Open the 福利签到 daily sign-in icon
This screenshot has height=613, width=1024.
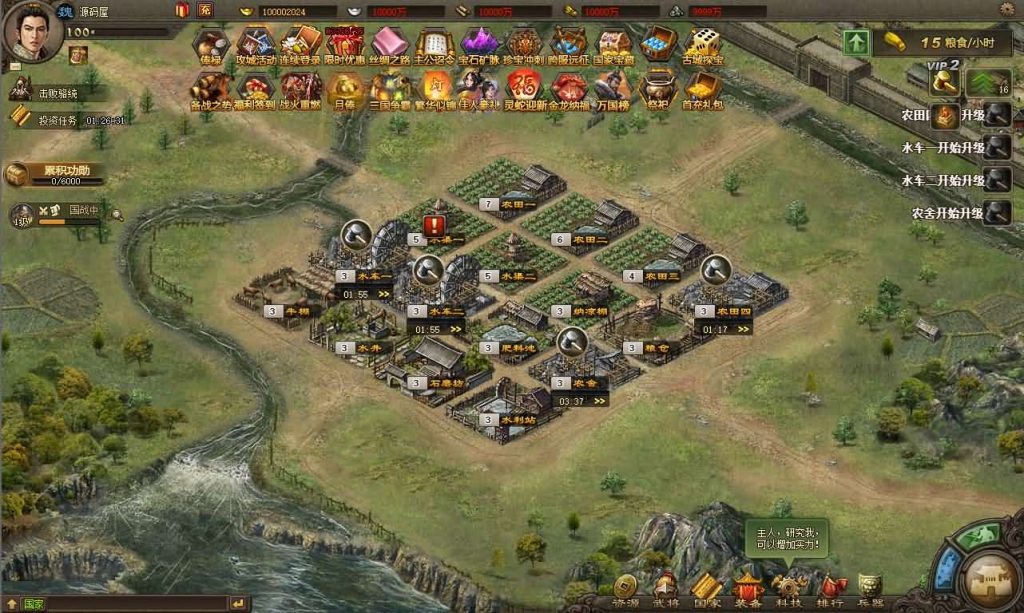255,89
